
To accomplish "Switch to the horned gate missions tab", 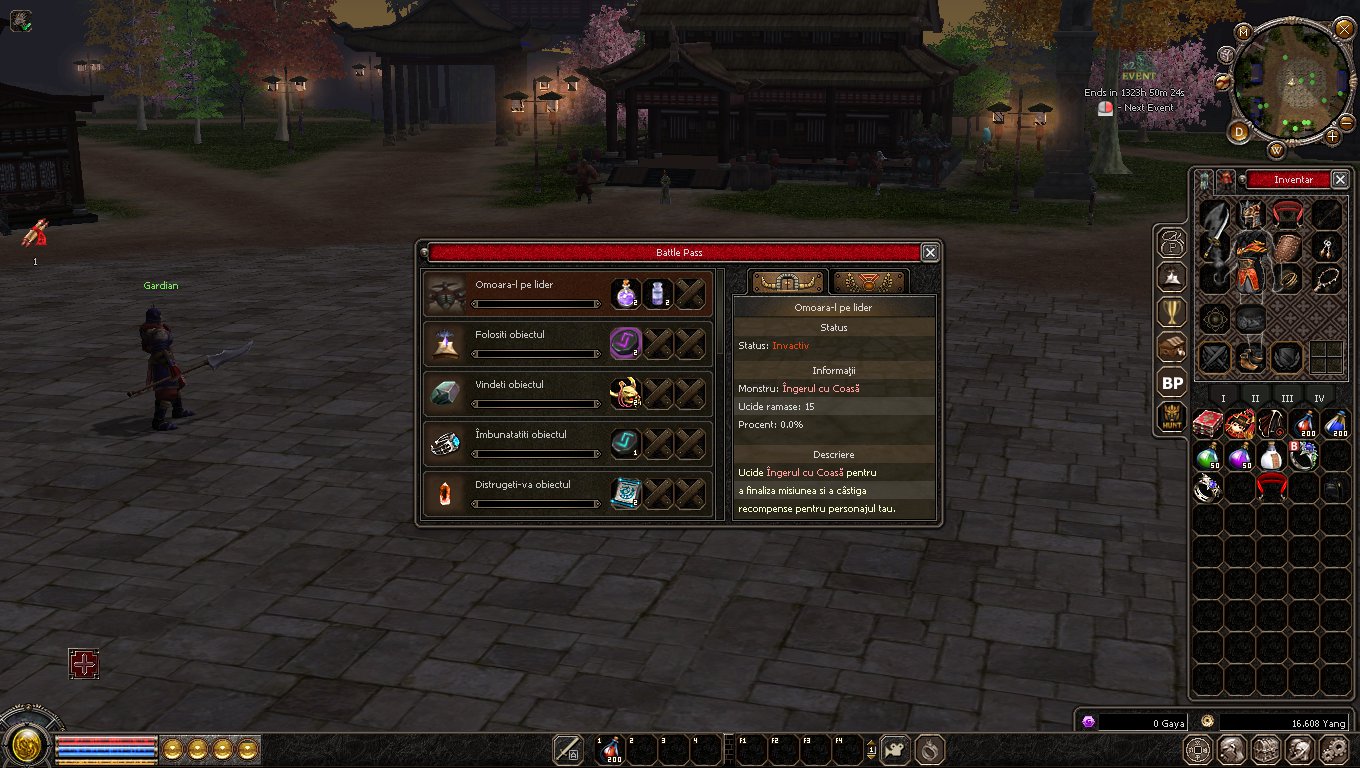I will tap(788, 282).
